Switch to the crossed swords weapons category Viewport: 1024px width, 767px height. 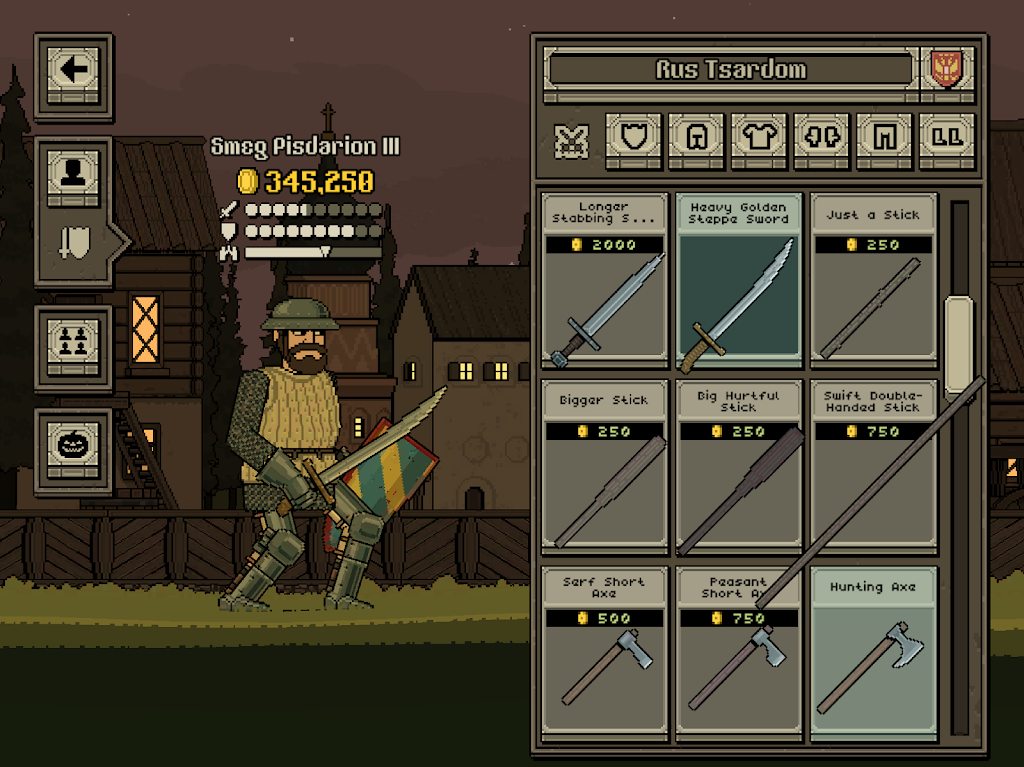572,140
